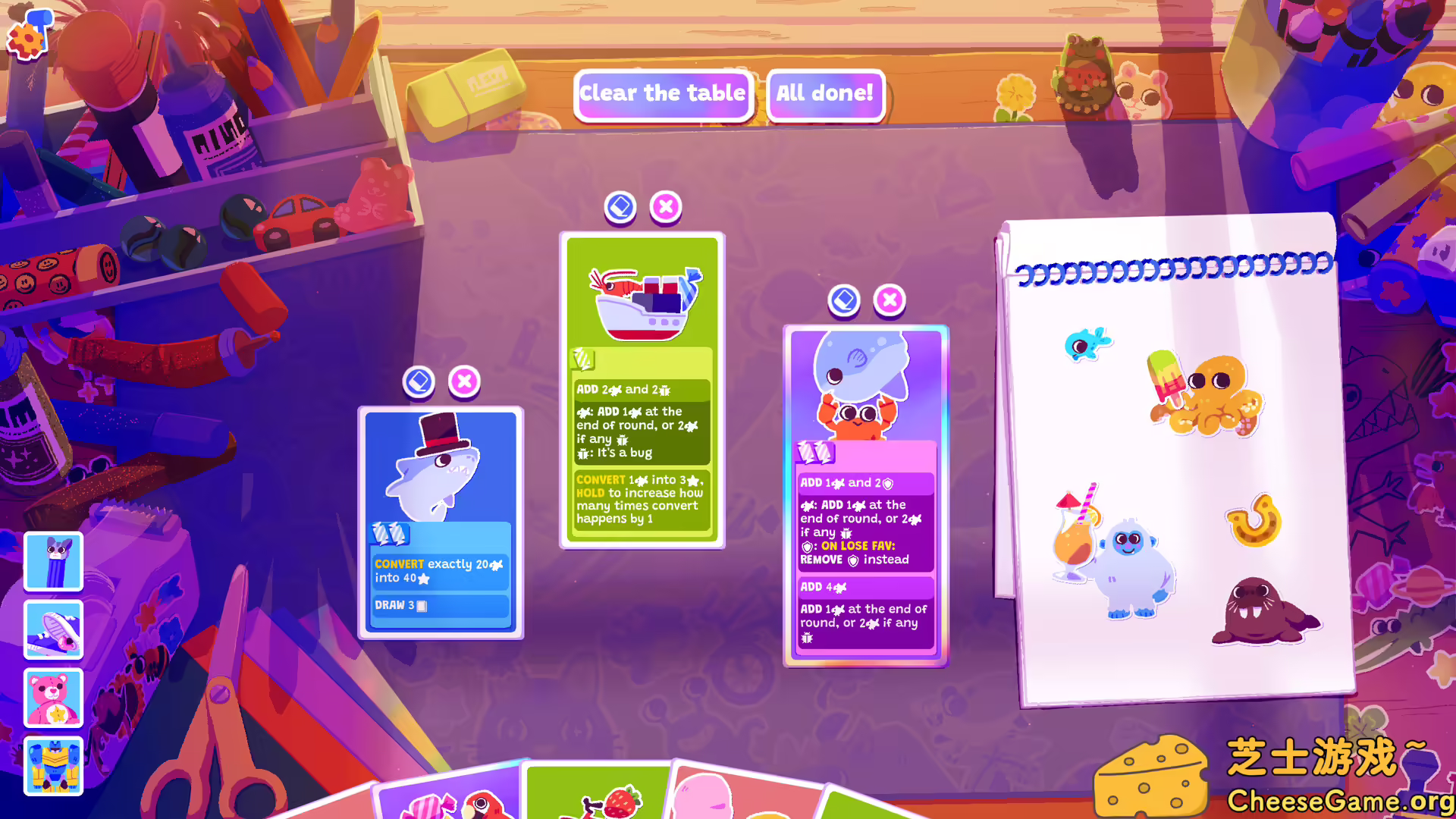Click the eraser icon above the shark card
Image resolution: width=1456 pixels, height=819 pixels.
(420, 381)
